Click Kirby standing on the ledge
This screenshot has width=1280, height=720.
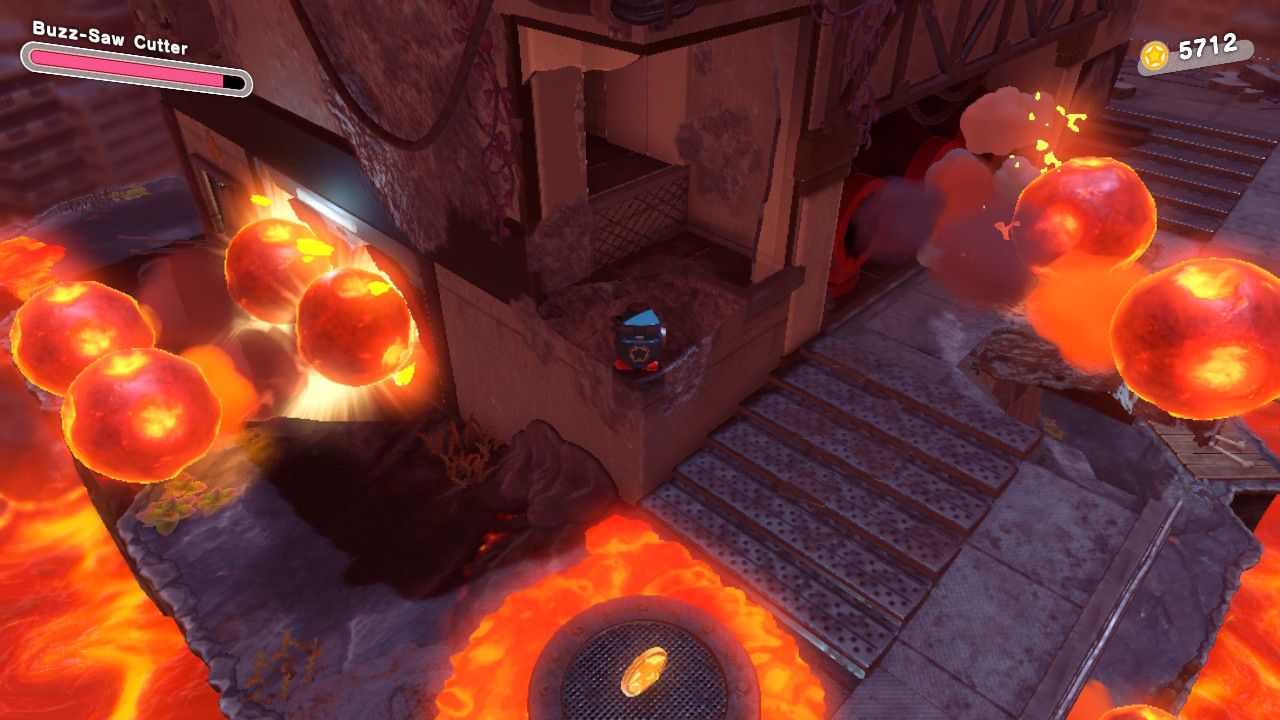638,345
